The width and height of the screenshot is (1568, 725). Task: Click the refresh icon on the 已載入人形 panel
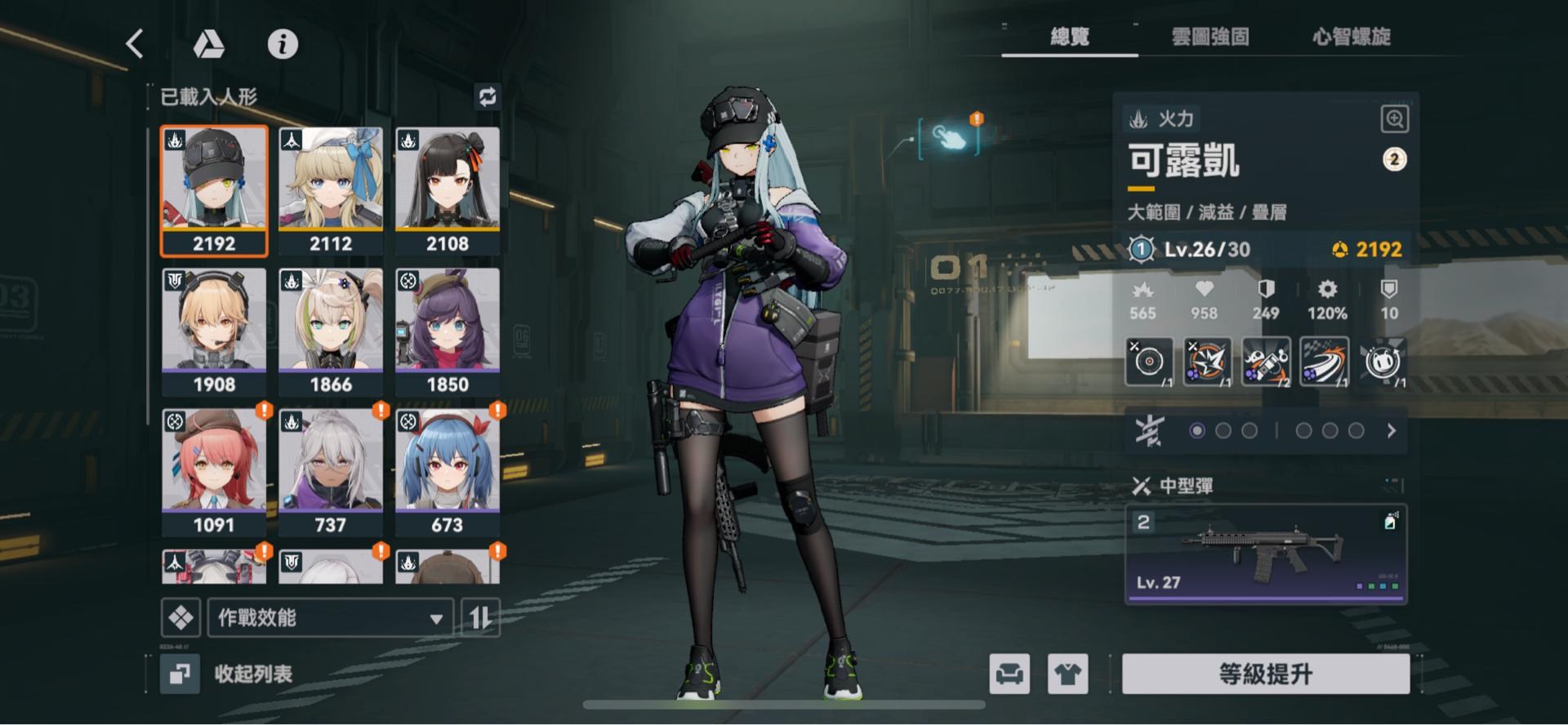click(488, 97)
